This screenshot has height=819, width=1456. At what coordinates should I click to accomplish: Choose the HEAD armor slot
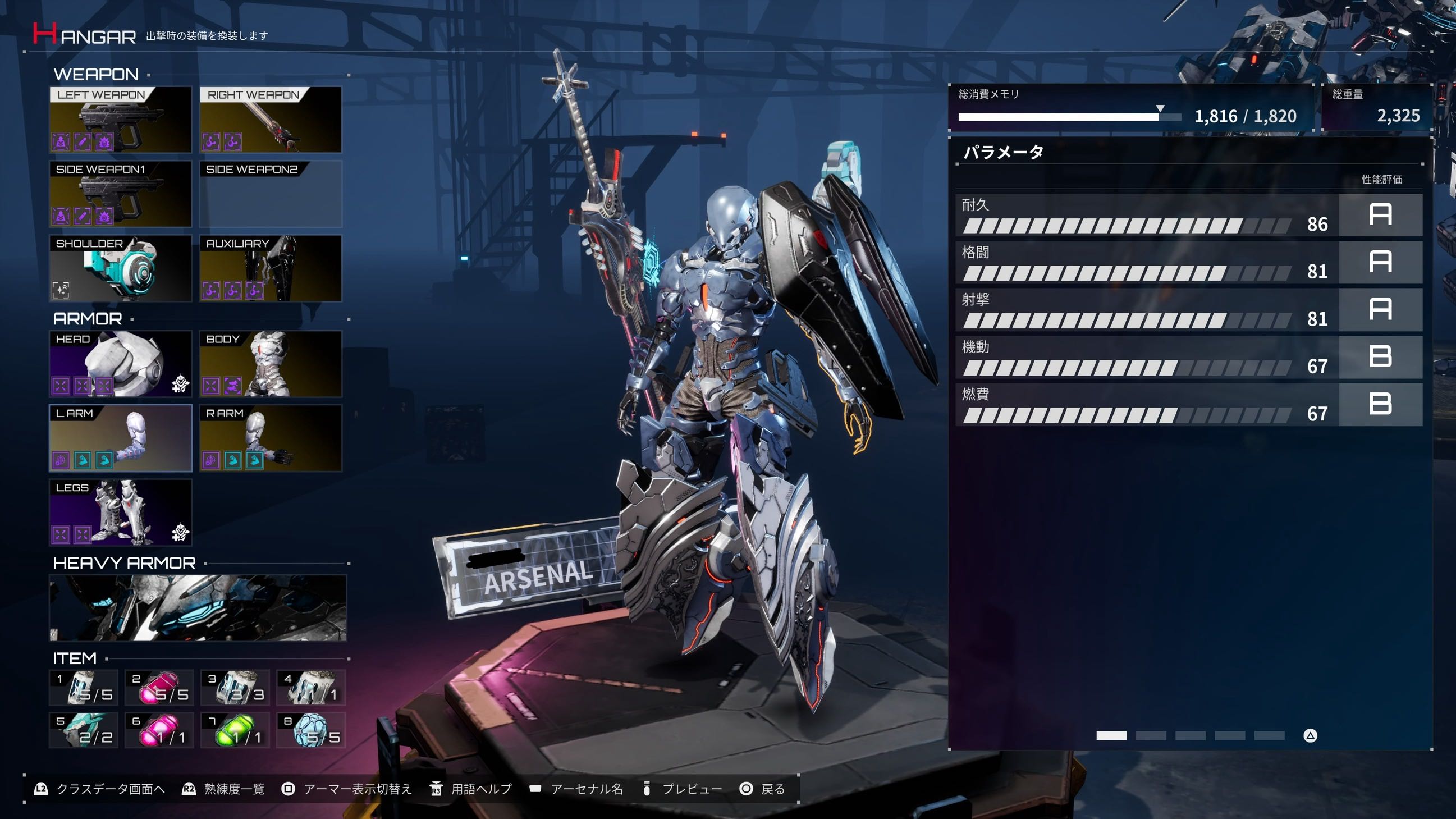120,363
